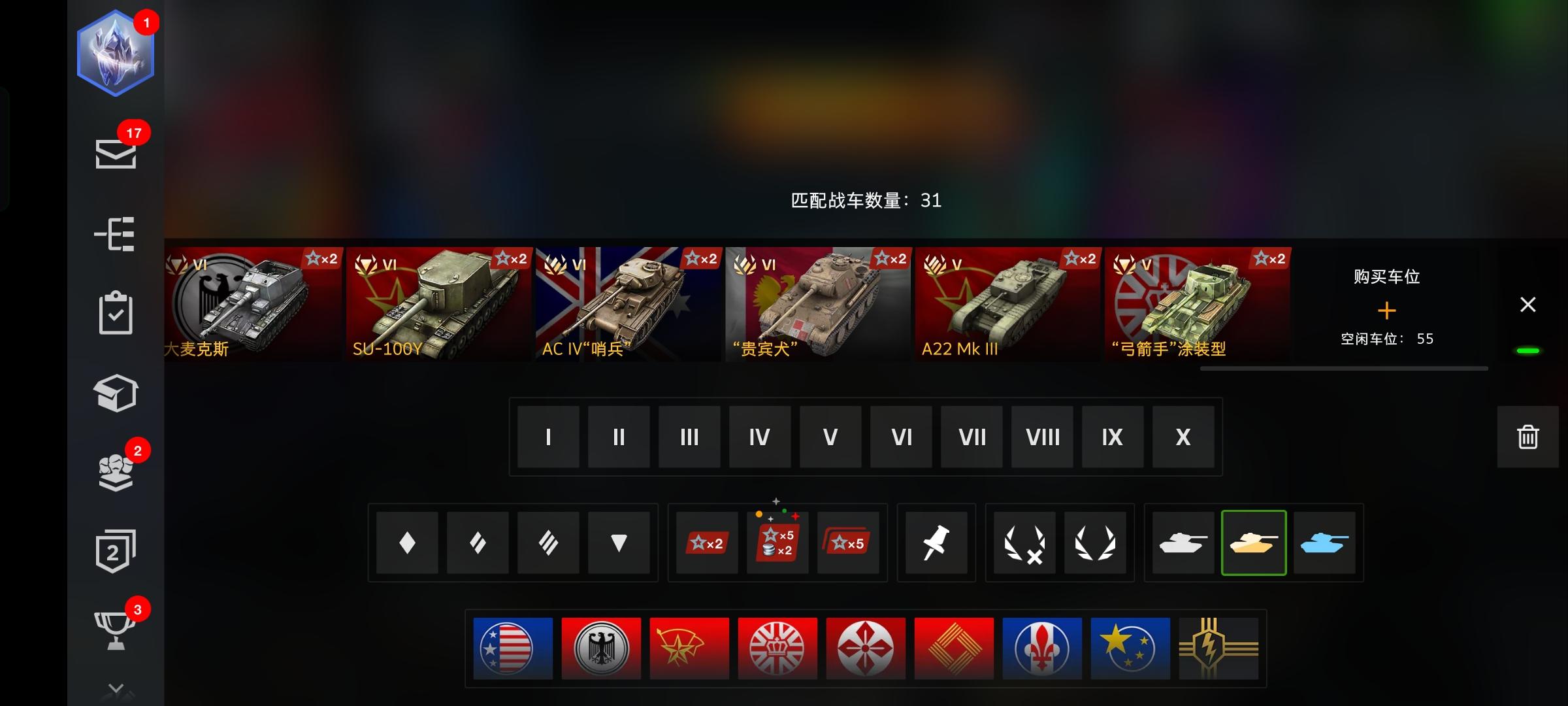Toggle the x2 experience bonus filter

pyautogui.click(x=706, y=543)
